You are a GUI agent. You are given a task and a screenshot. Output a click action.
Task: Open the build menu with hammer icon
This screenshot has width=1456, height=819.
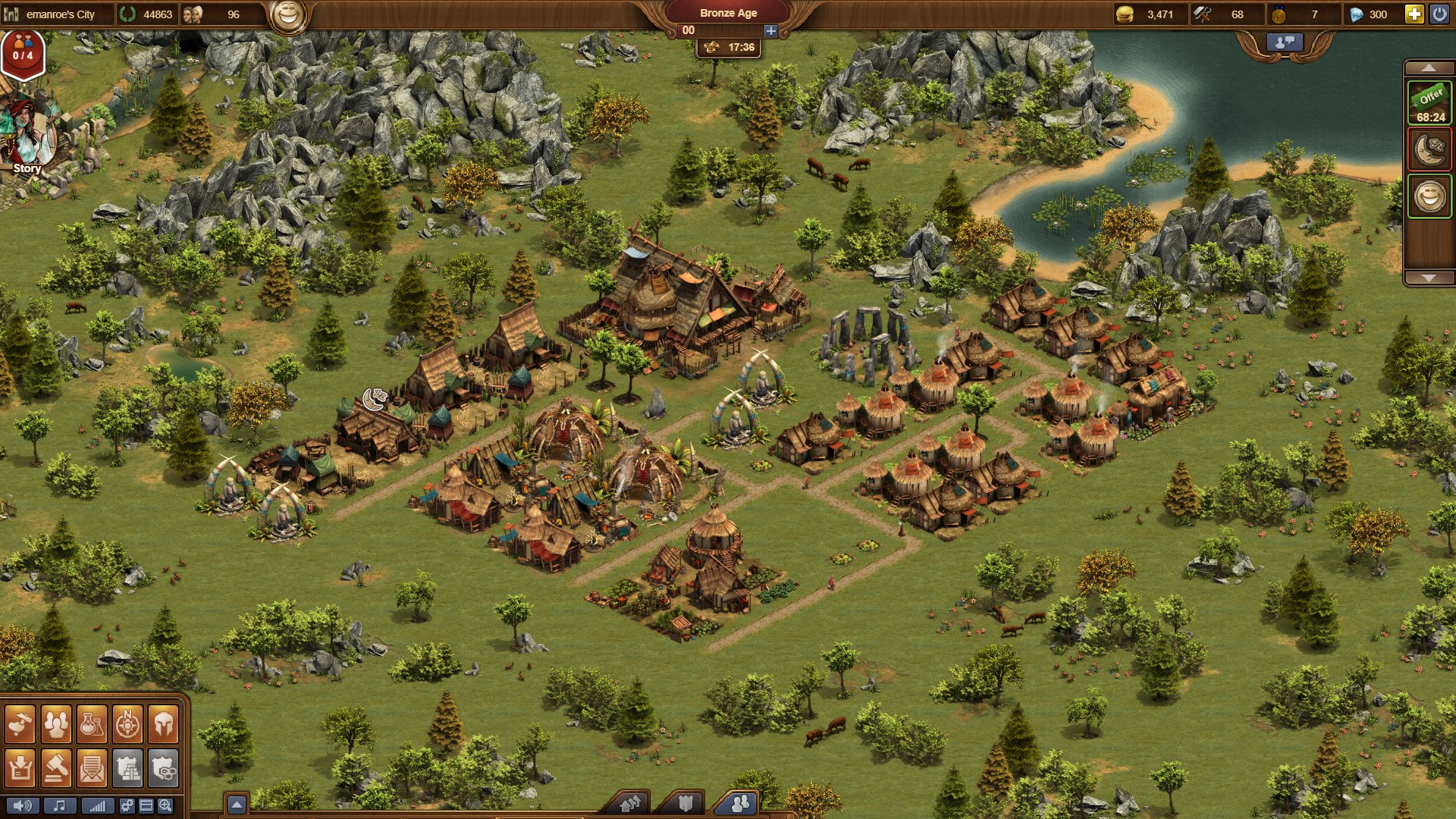click(x=20, y=725)
